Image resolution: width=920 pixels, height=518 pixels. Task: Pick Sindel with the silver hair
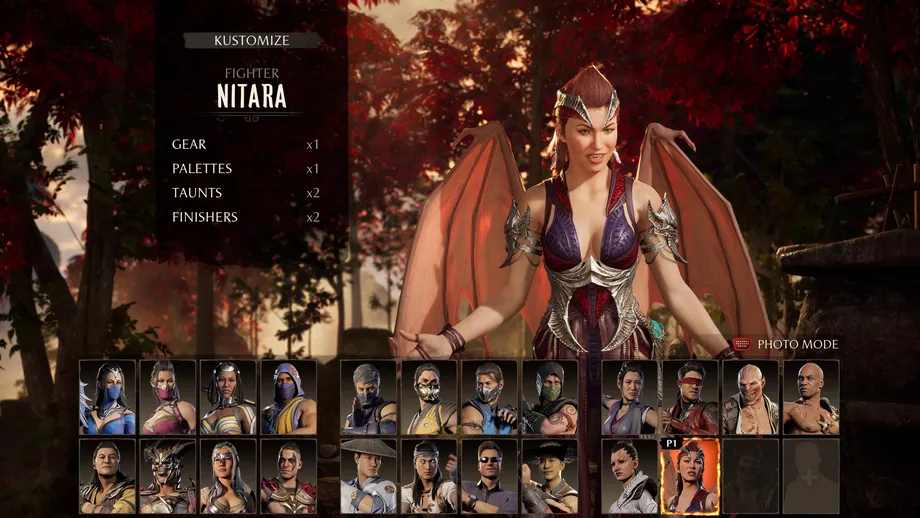(228, 475)
